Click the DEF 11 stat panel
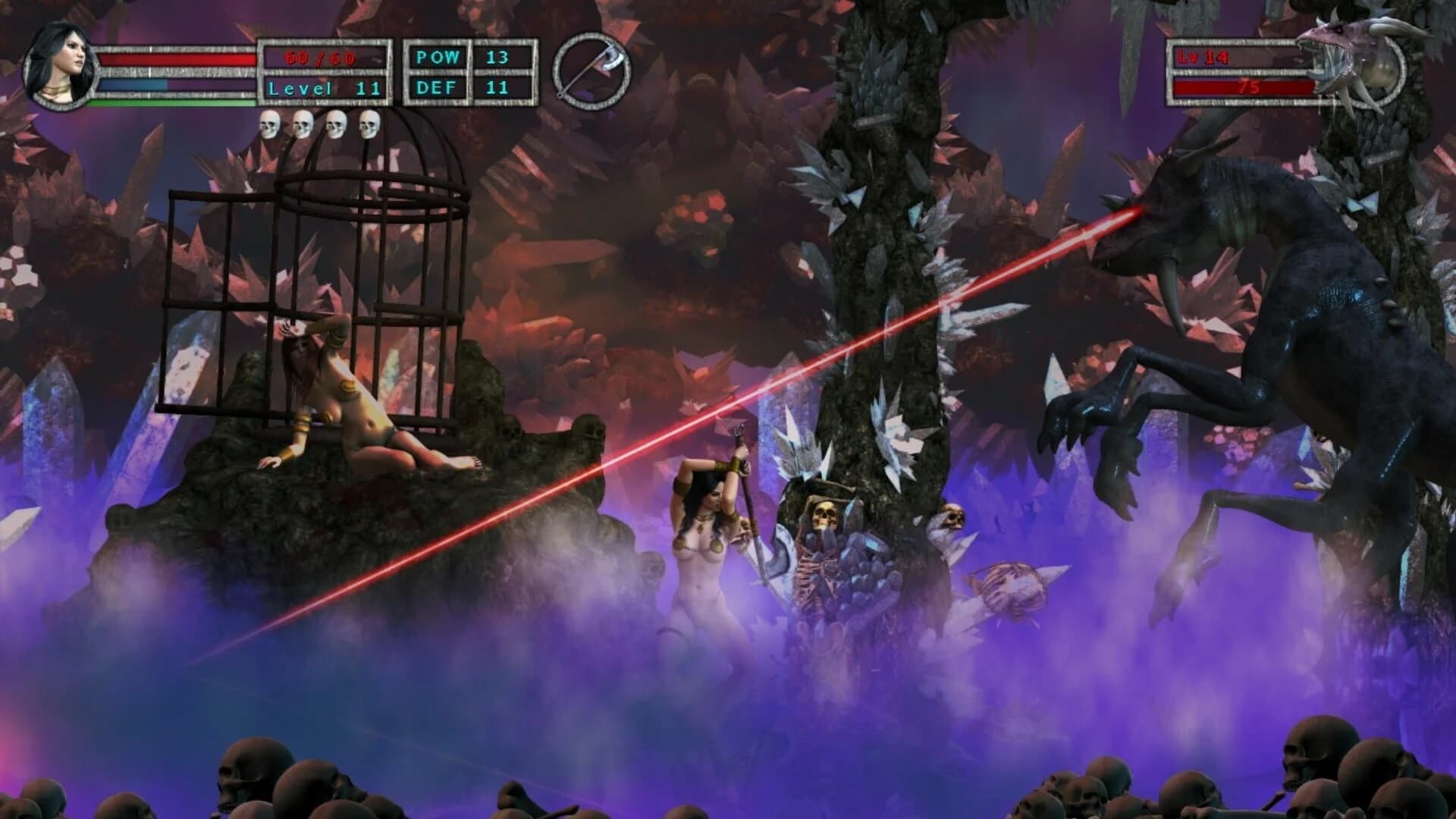 click(x=466, y=87)
